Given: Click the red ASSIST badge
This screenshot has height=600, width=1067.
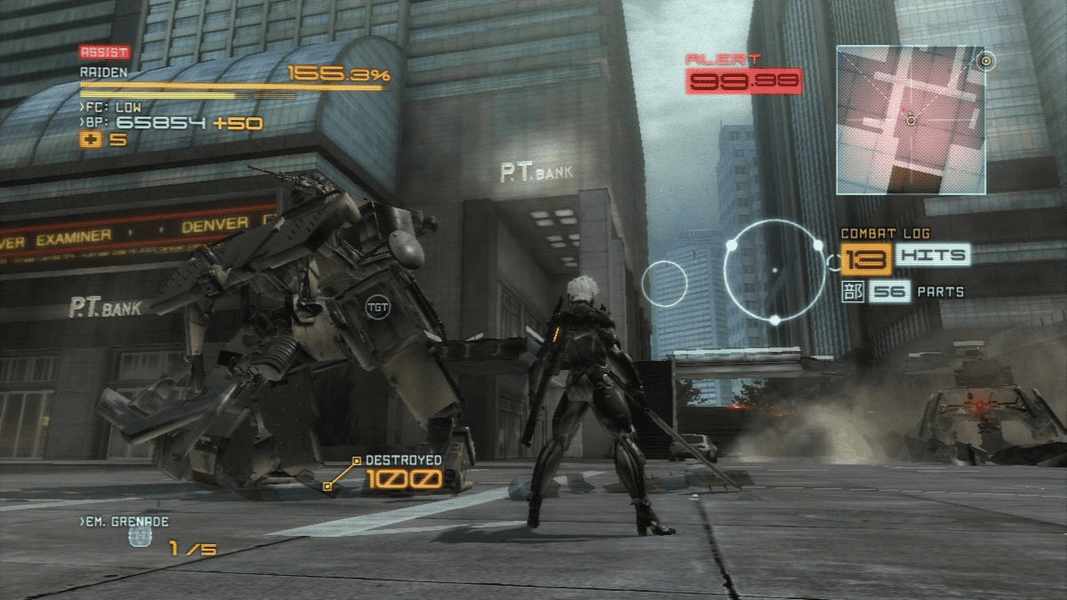Looking at the screenshot, I should (104, 52).
